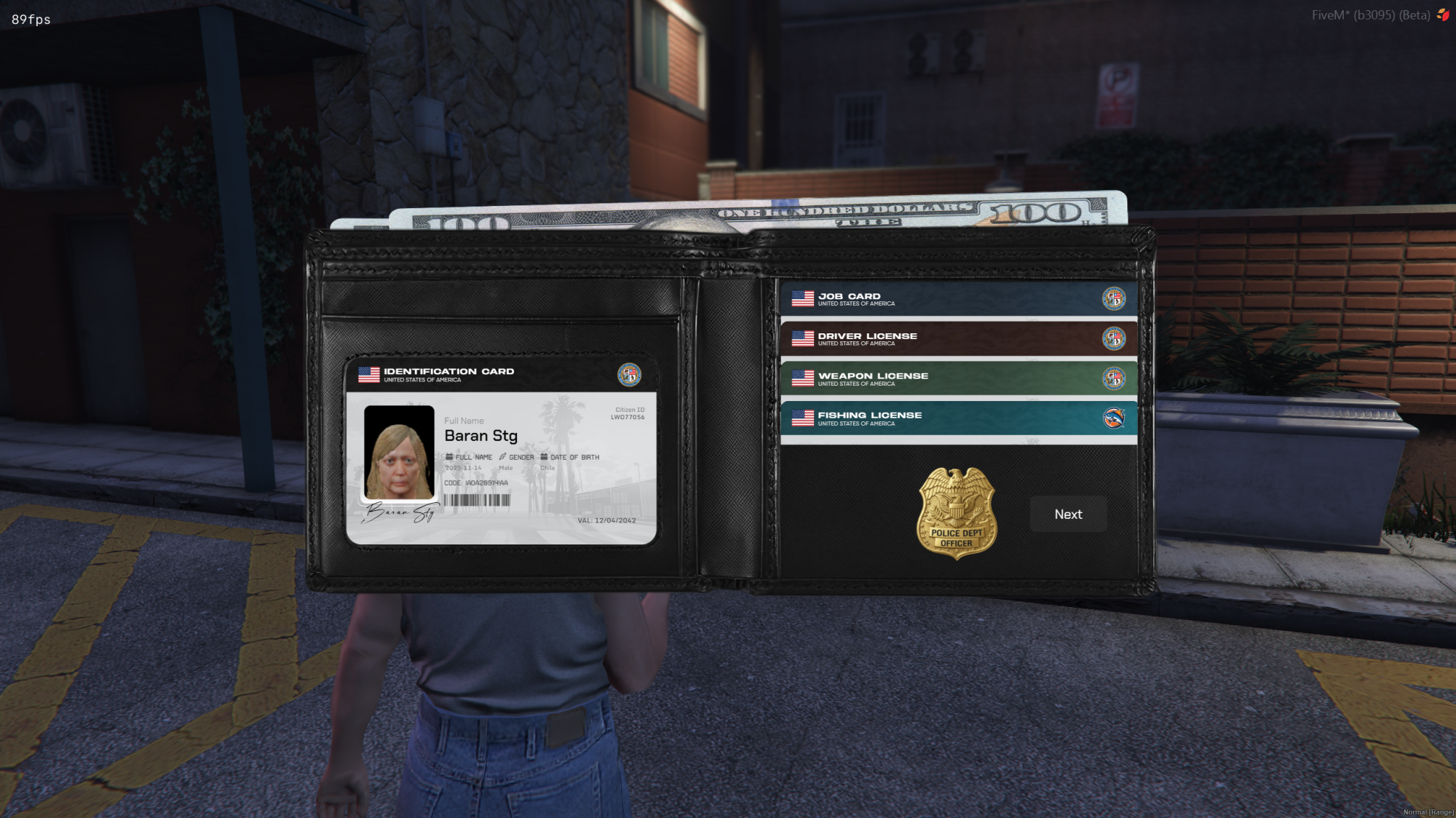Click the Driver License seal emblem

pos(1113,338)
